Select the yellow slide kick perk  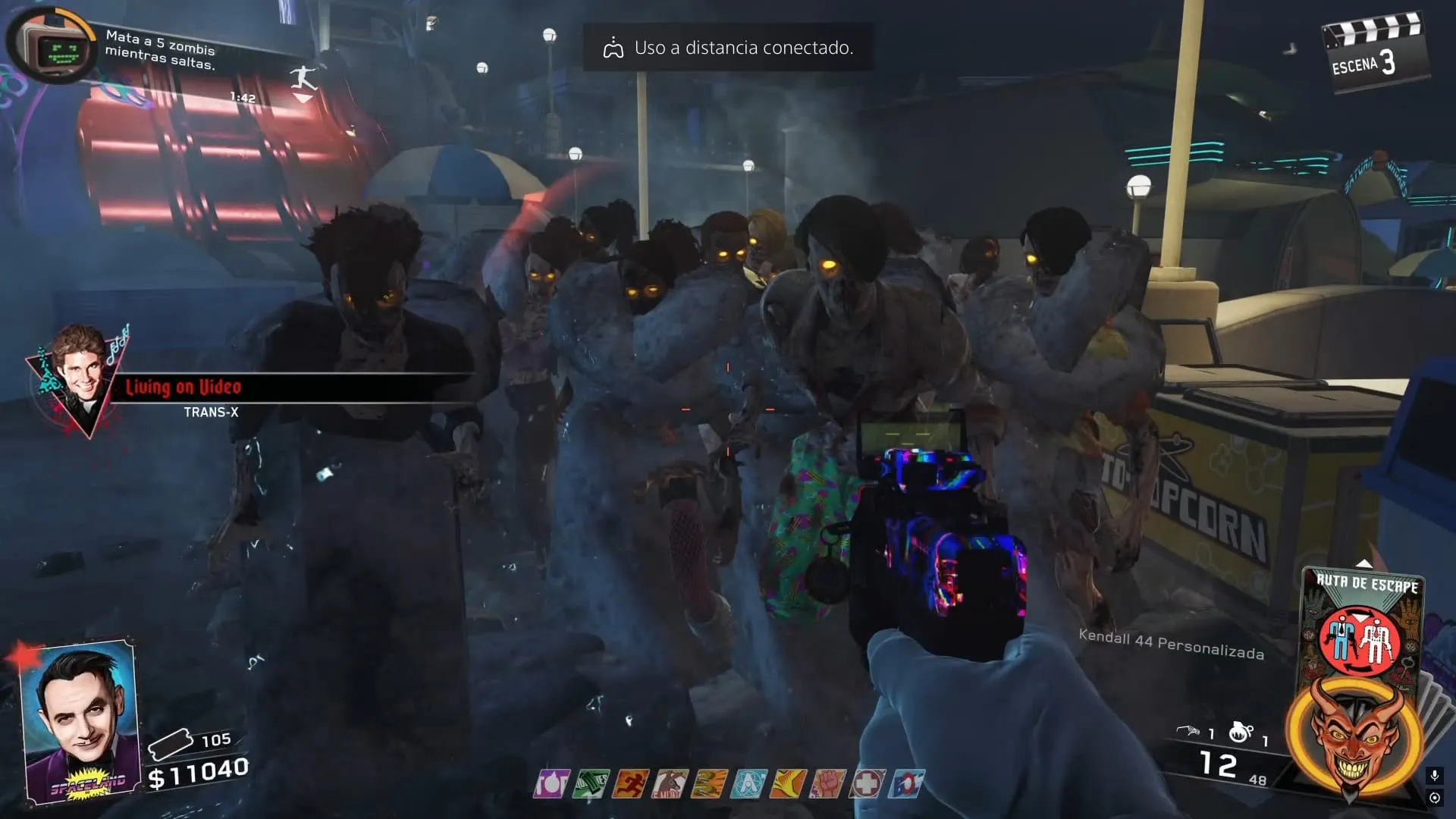click(788, 783)
